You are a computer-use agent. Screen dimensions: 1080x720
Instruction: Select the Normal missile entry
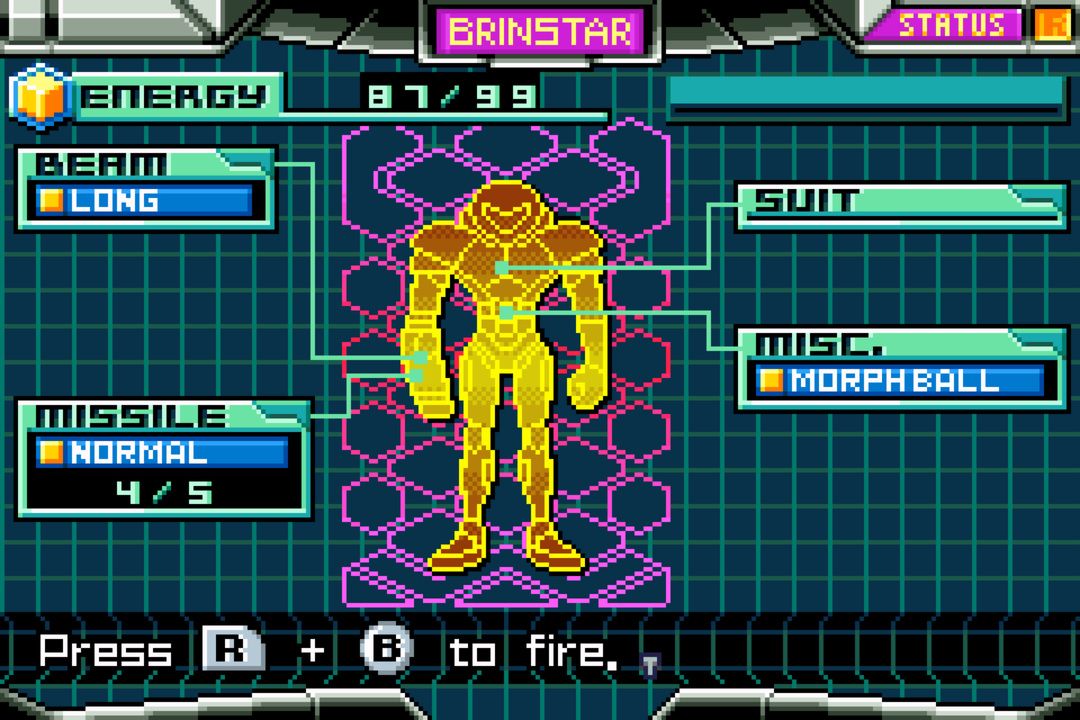pos(160,453)
